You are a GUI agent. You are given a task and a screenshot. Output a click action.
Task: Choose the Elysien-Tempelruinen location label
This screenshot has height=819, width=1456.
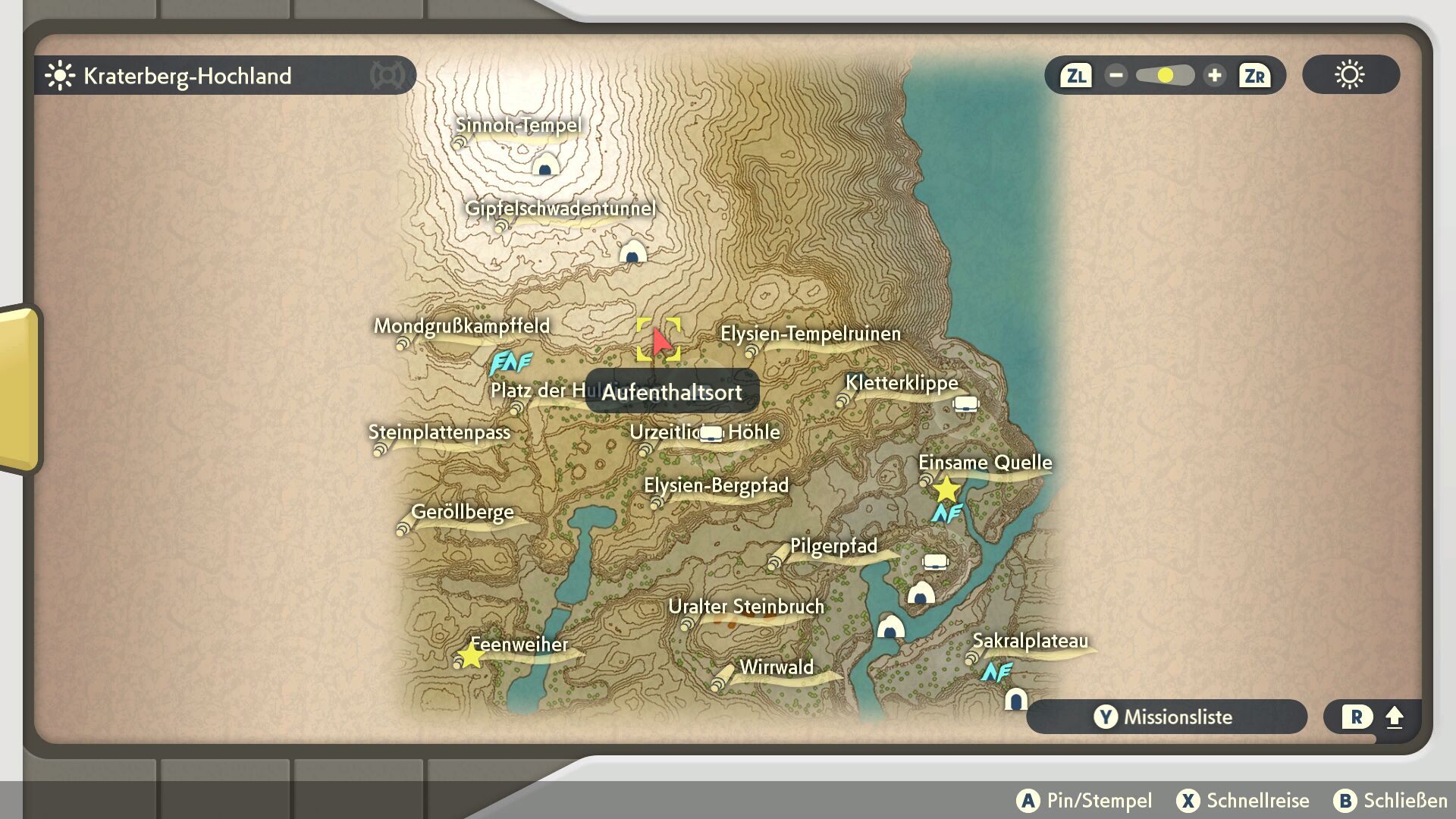pos(810,334)
